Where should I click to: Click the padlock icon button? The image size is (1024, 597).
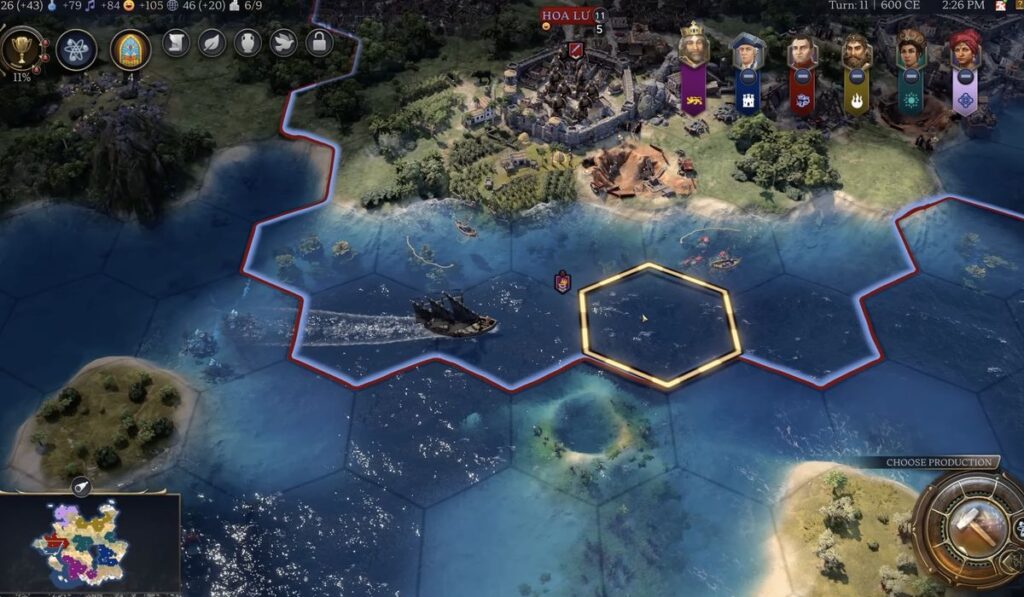[318, 42]
